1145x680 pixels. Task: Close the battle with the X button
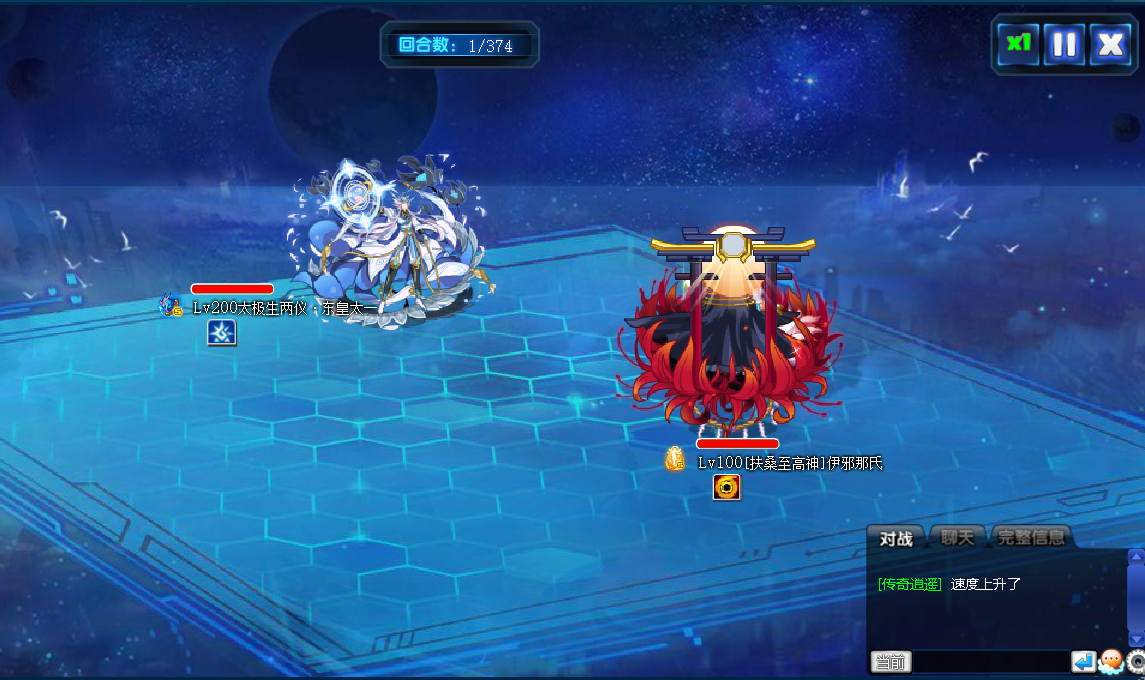(x=1110, y=44)
